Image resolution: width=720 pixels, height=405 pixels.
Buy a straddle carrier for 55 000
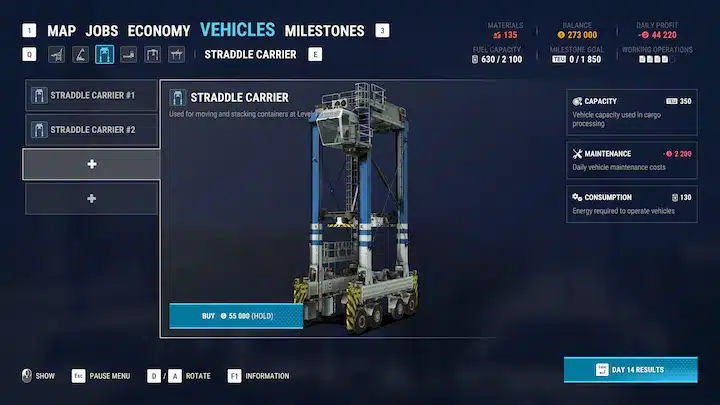point(236,316)
